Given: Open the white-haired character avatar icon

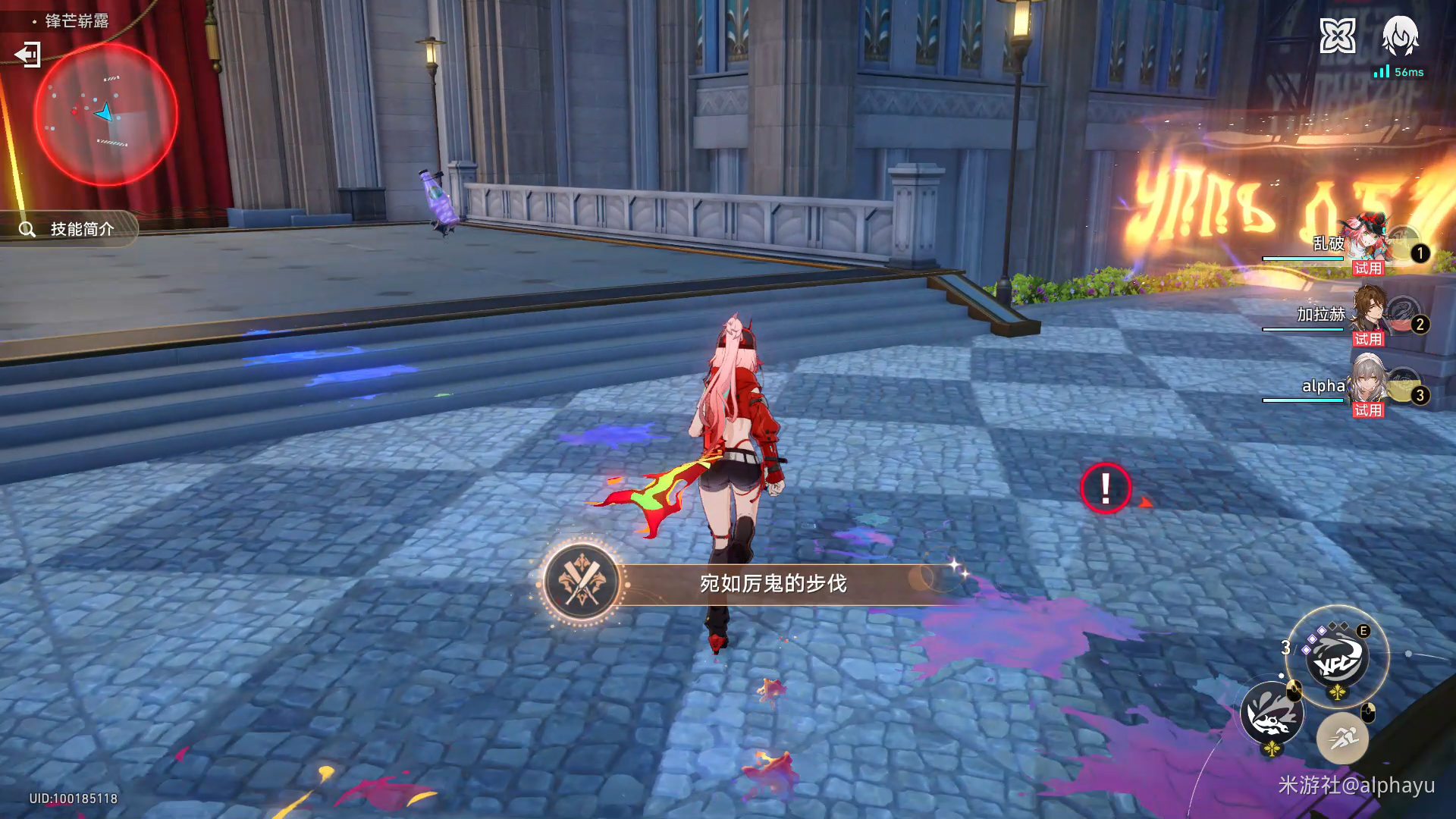Looking at the screenshot, I should pyautogui.click(x=1400, y=36).
